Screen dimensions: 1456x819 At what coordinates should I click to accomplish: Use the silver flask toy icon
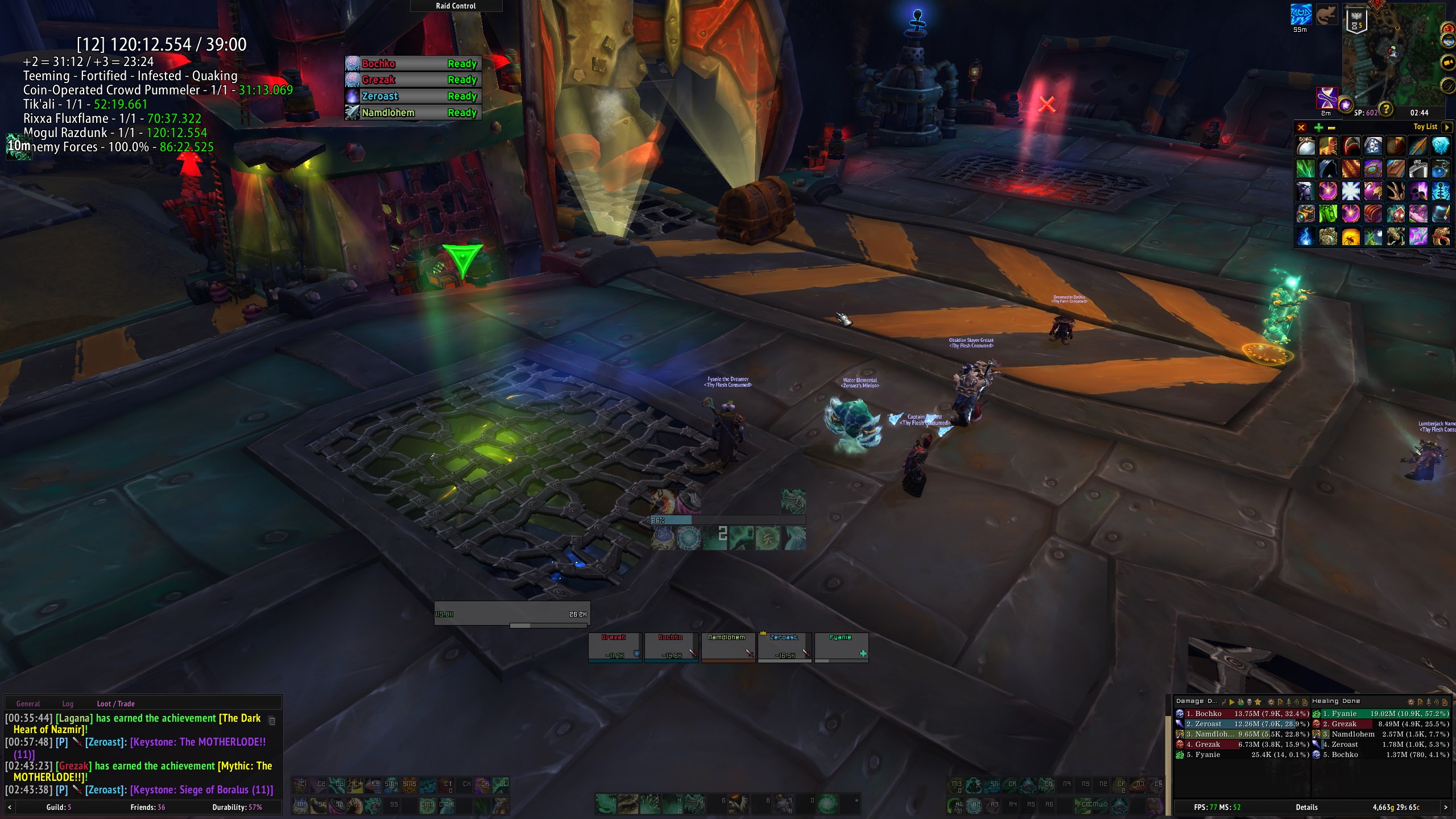[x=1418, y=169]
